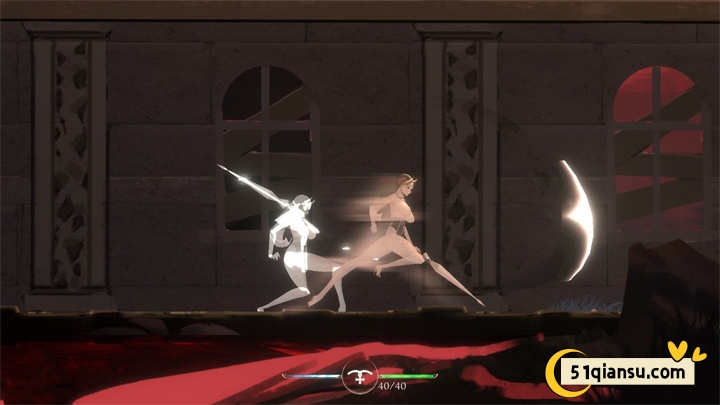
Task: Open the 51qiansu.com watermark link
Action: [631, 372]
